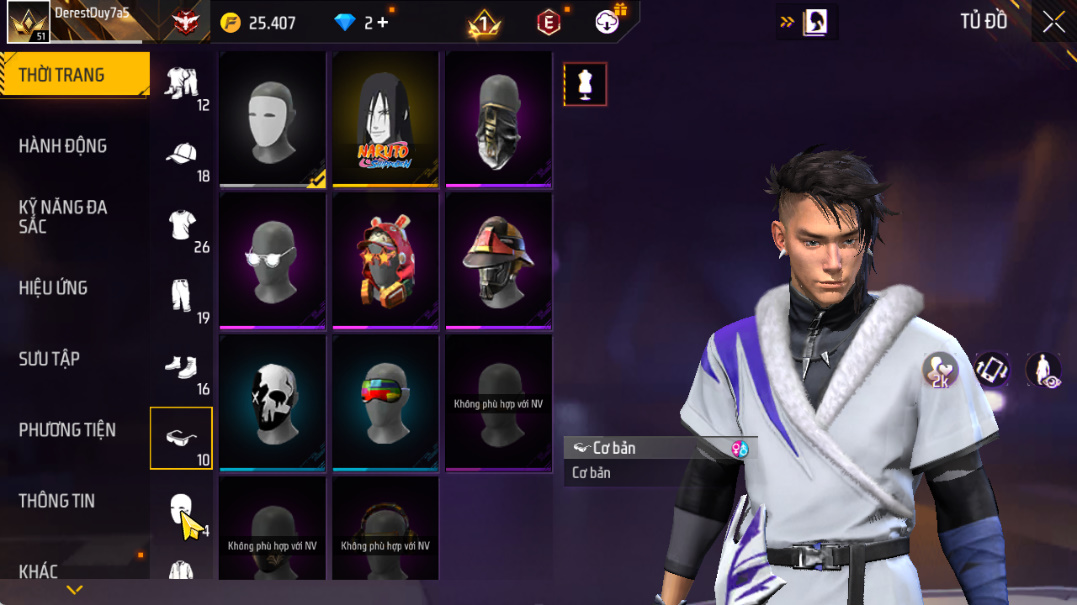The image size is (1077, 605).
Task: Equip the Naruto Orochimaru mask item
Action: [385, 119]
